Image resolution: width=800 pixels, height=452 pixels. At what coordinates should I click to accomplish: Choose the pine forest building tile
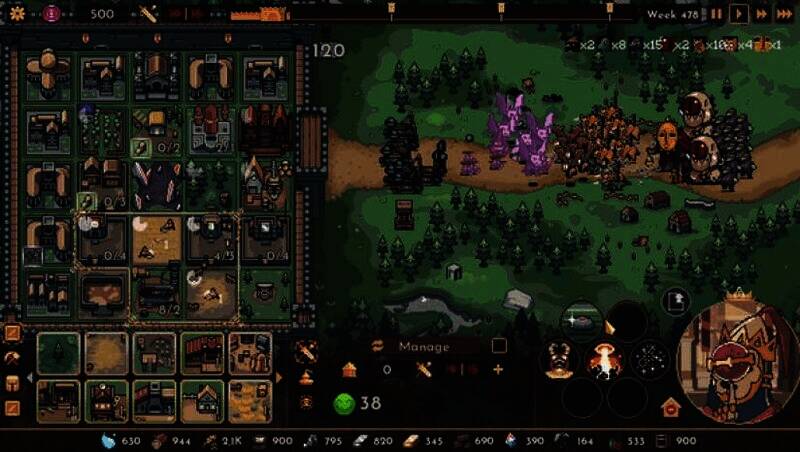point(58,353)
